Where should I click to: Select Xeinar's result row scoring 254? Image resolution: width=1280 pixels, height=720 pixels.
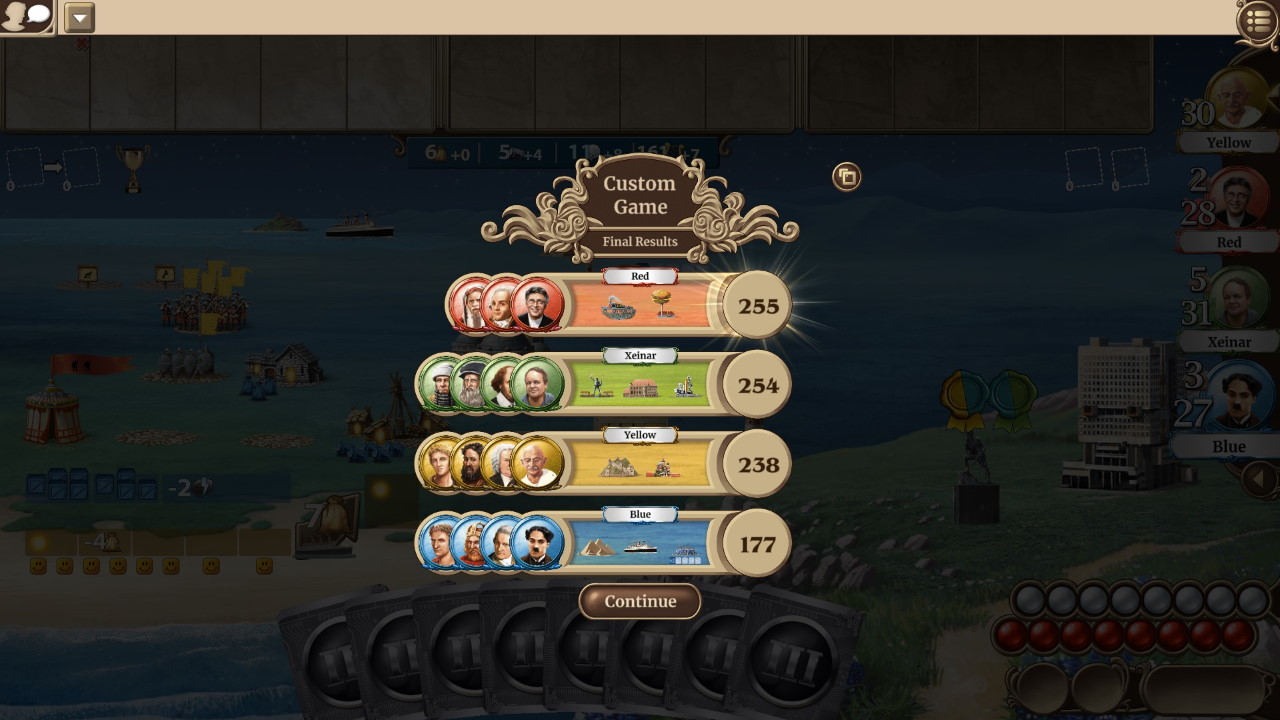click(x=640, y=385)
